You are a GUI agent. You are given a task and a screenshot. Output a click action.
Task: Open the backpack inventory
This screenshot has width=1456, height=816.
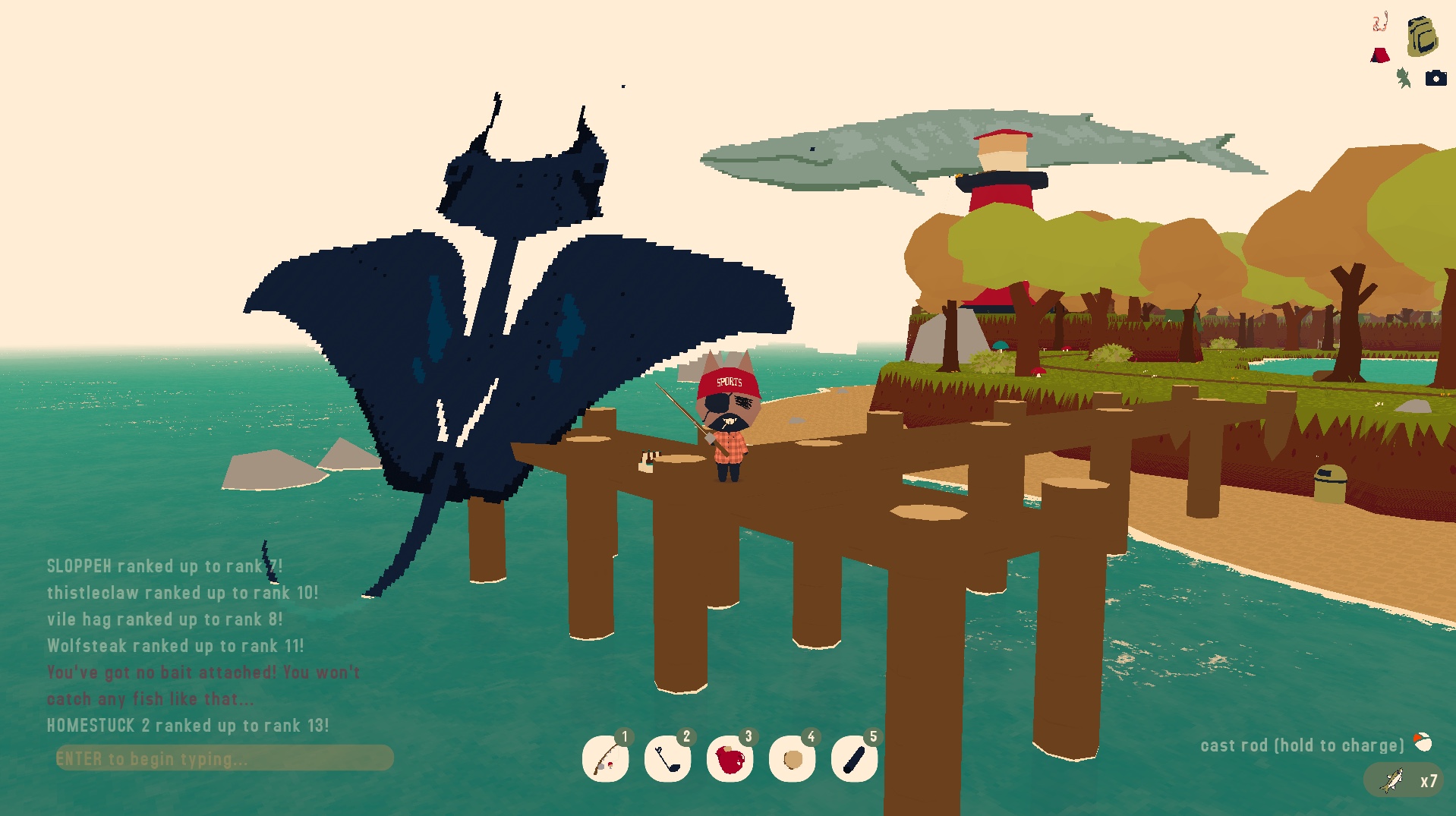(x=1422, y=36)
